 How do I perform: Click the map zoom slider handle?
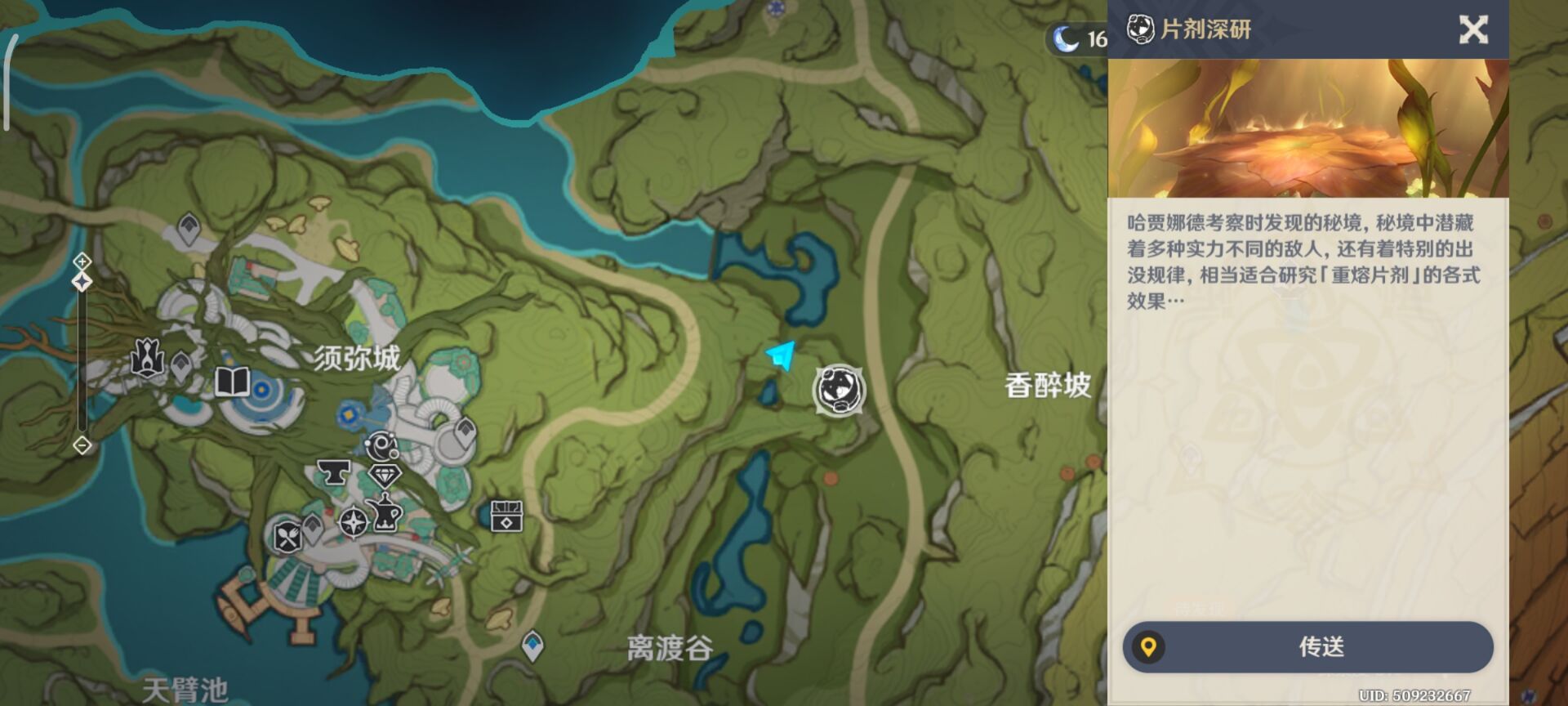(x=82, y=282)
